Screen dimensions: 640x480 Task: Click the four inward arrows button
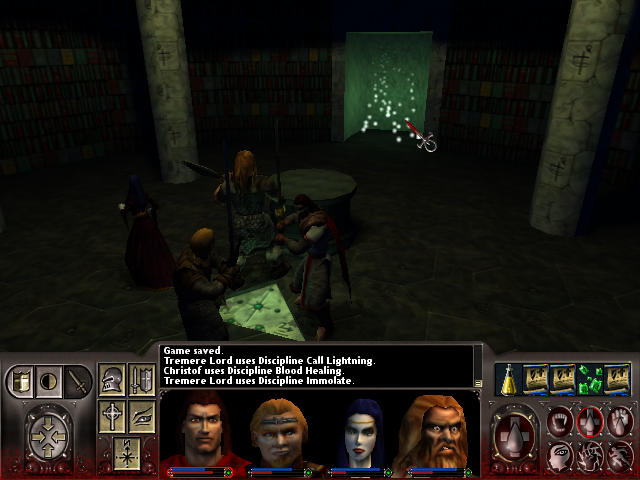pyautogui.click(x=49, y=436)
